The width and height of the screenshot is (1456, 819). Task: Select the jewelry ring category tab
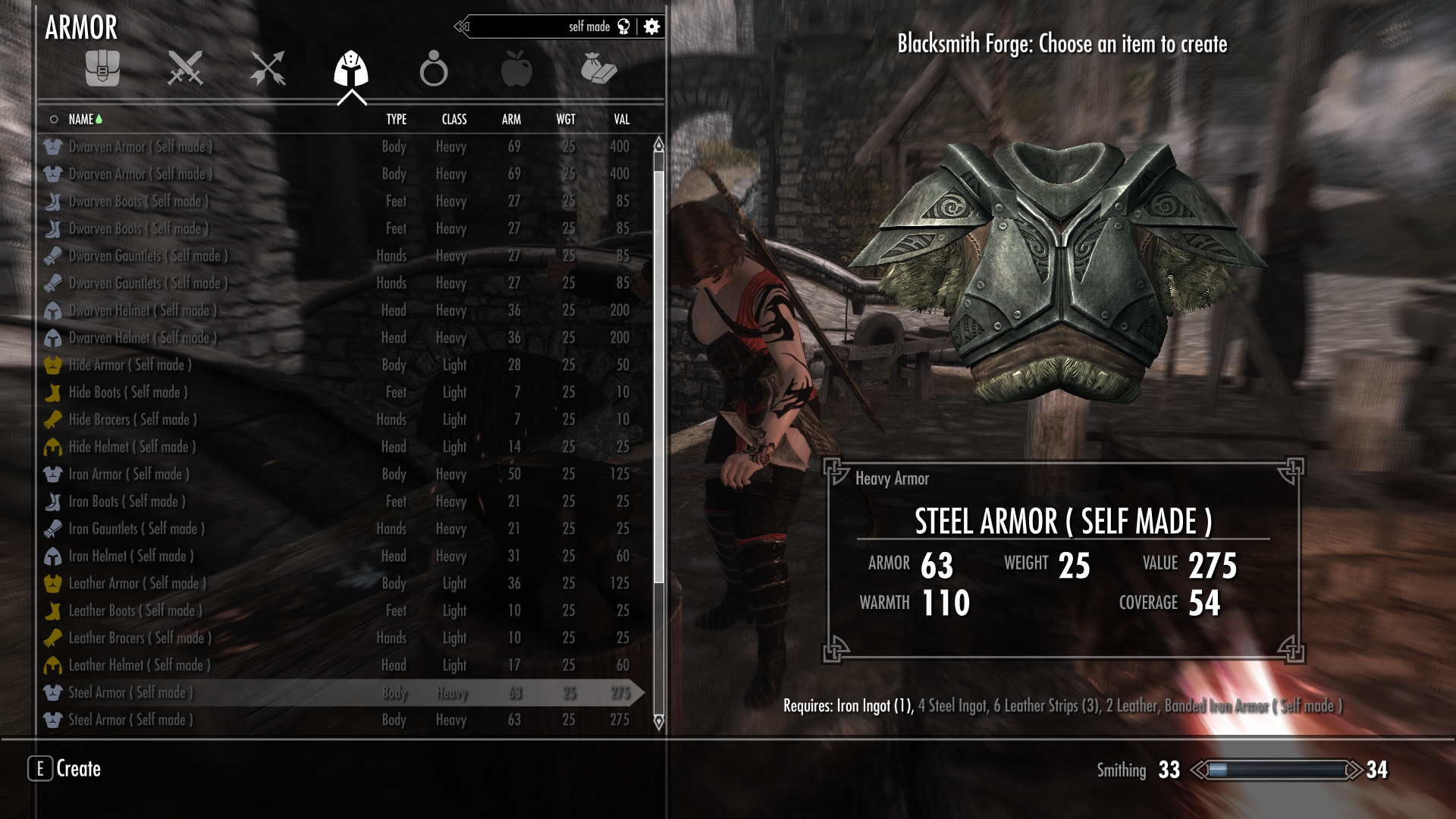point(434,68)
